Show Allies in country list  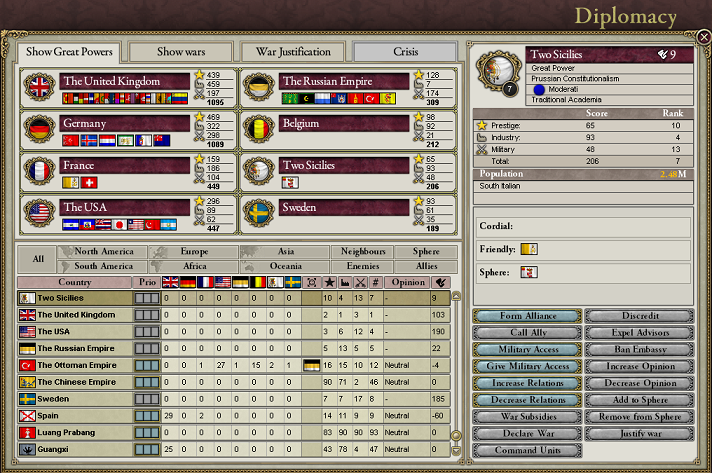click(x=426, y=266)
